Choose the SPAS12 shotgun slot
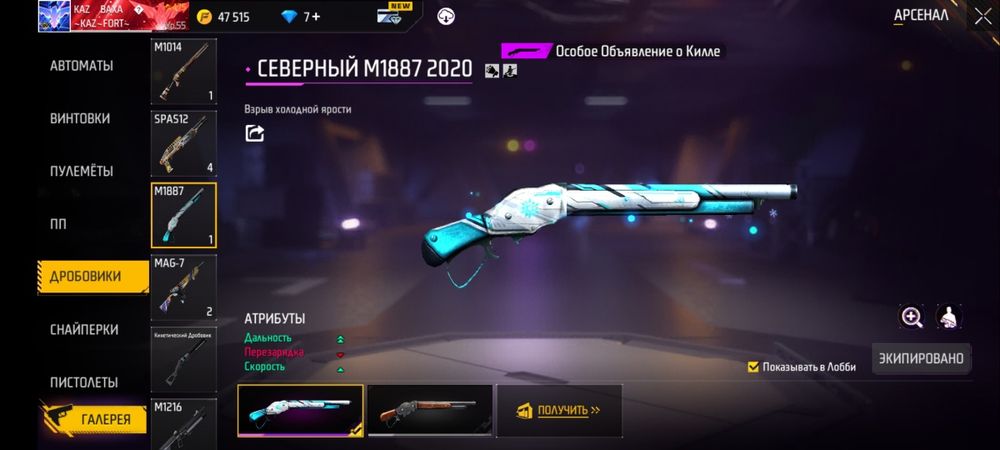The height and width of the screenshot is (450, 1000). pyautogui.click(x=184, y=143)
